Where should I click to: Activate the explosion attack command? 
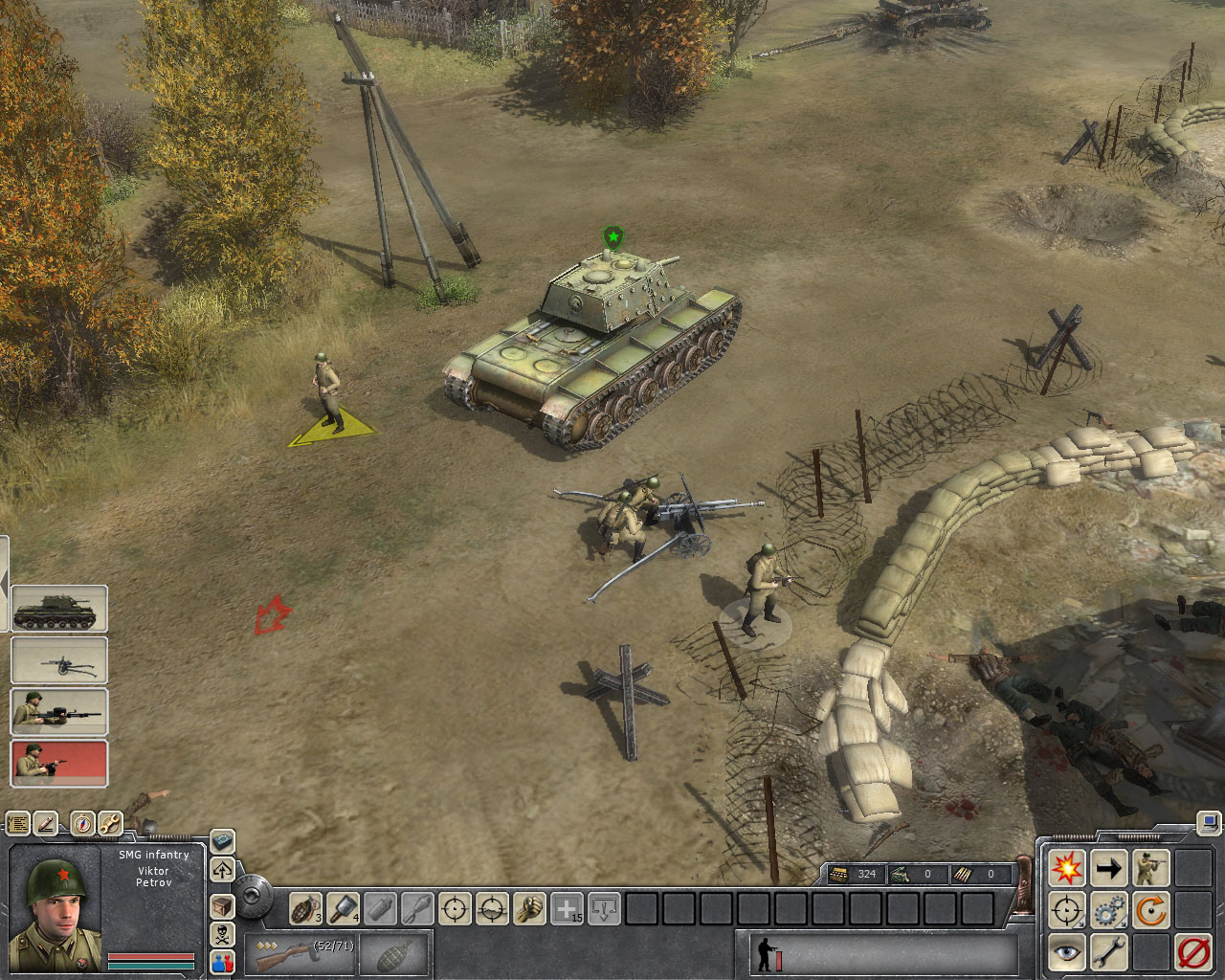(x=1066, y=869)
